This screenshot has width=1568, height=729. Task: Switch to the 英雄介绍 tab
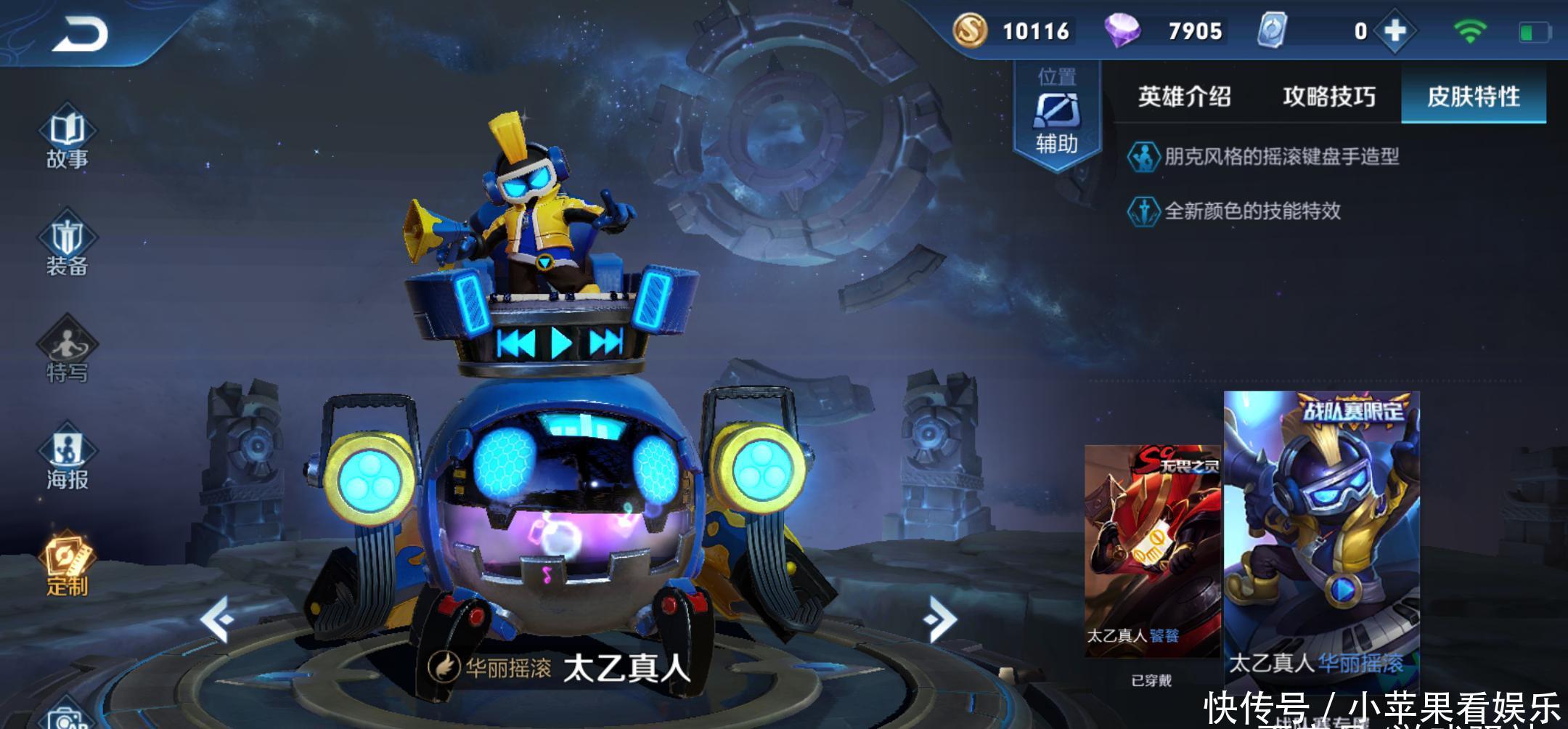click(x=1184, y=97)
